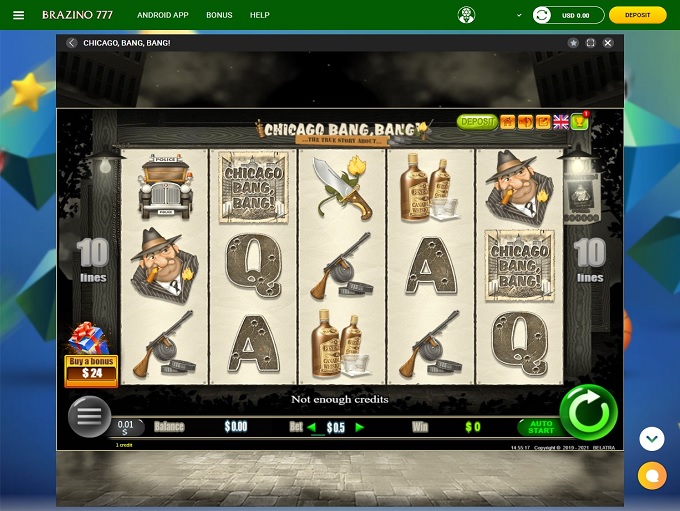
Task: Add the game to favorites with the star
Action: tap(573, 43)
